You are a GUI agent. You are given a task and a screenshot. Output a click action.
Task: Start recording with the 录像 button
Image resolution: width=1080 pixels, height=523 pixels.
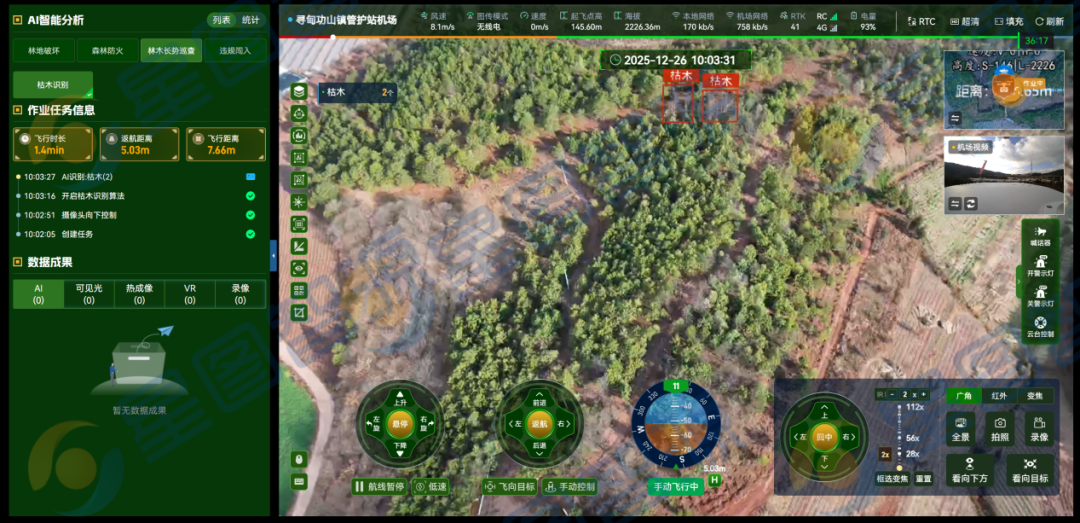point(1039,429)
